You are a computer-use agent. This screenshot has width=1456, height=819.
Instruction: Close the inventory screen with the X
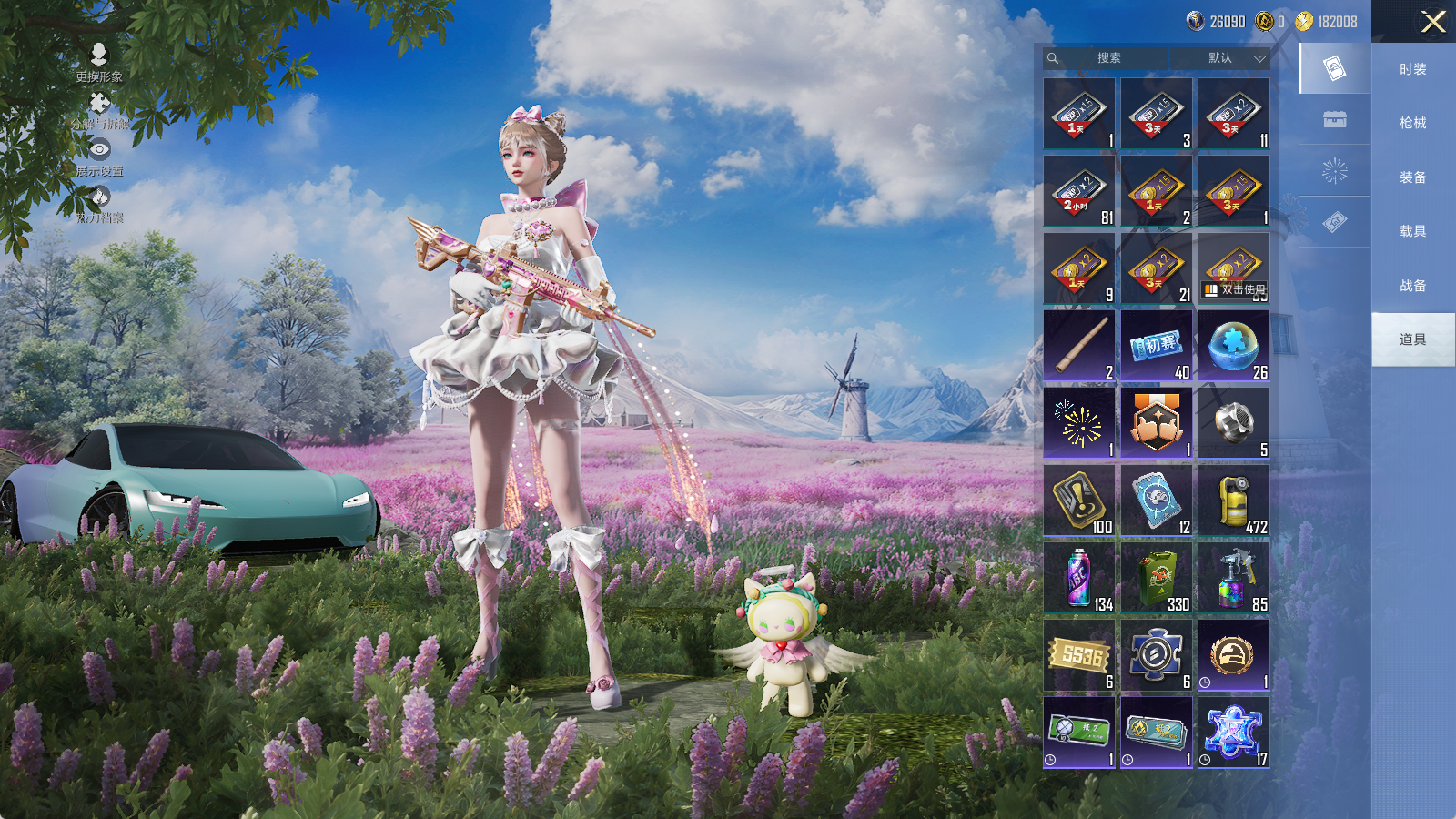pyautogui.click(x=1433, y=22)
